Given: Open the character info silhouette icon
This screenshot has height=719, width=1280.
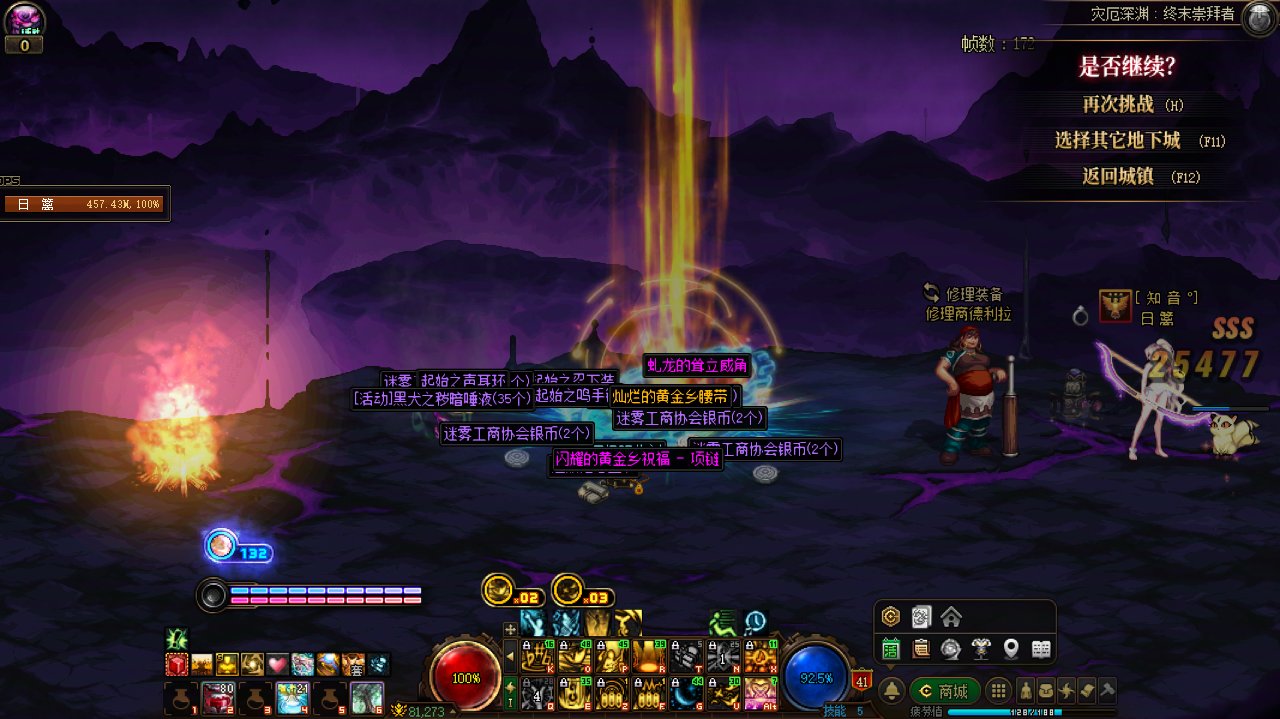Looking at the screenshot, I should tap(1026, 690).
